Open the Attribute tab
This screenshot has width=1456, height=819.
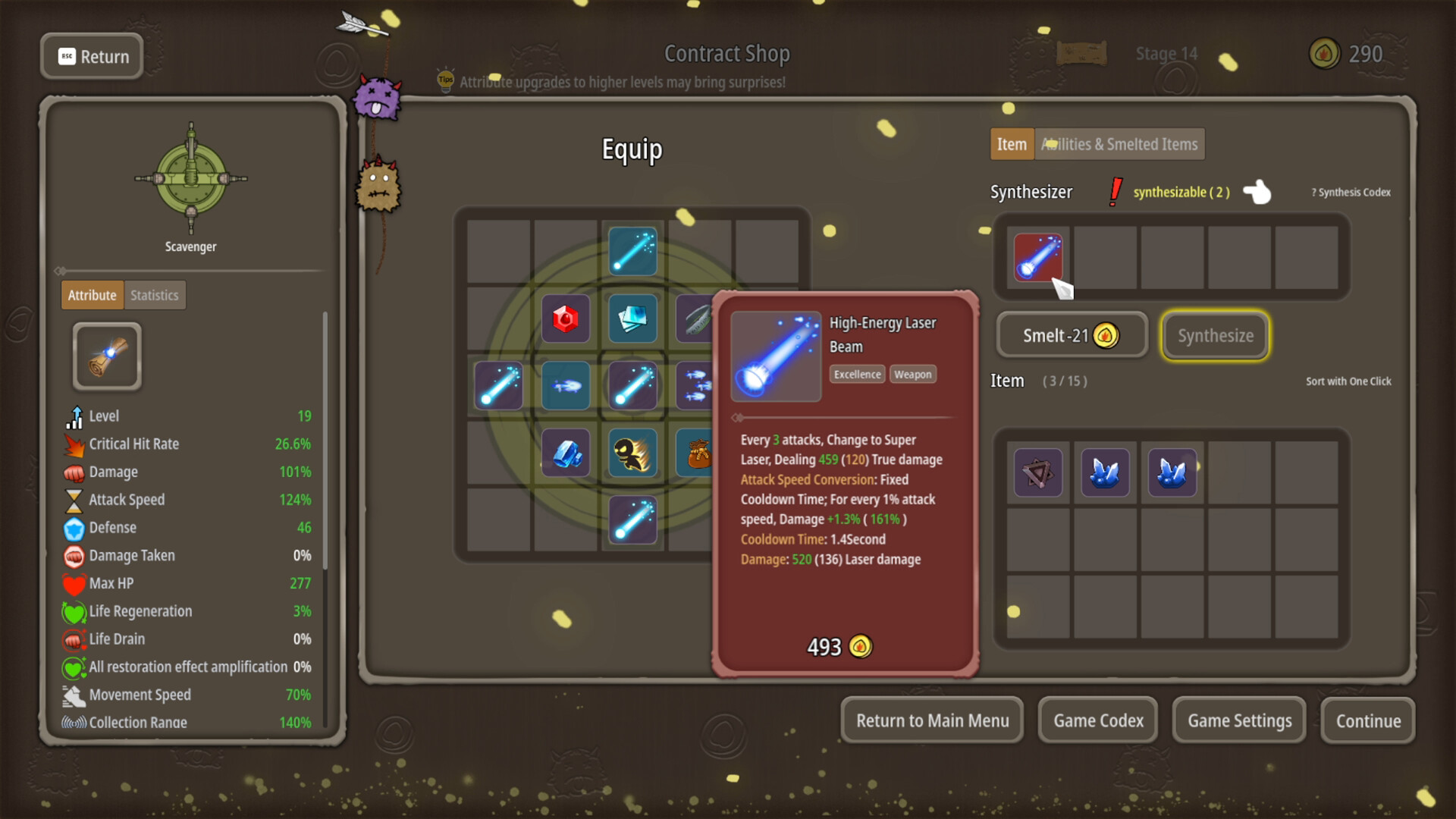coord(92,295)
